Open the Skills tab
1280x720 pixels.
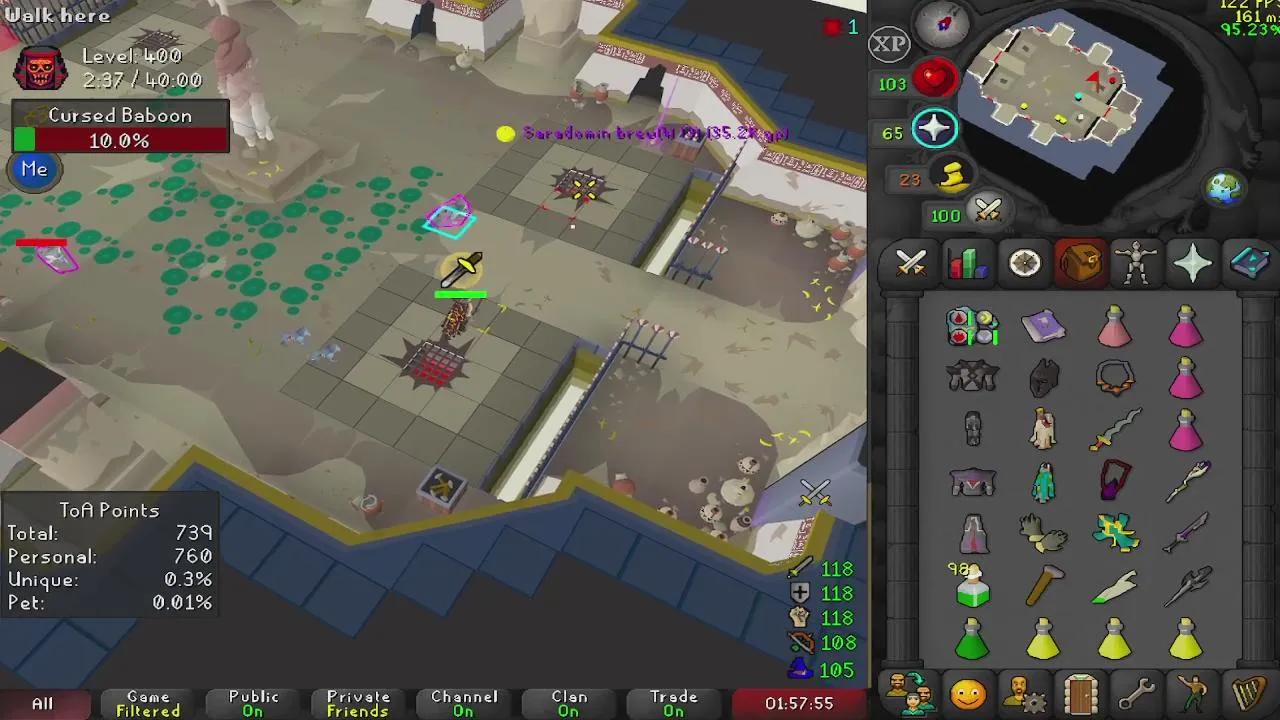pos(965,263)
